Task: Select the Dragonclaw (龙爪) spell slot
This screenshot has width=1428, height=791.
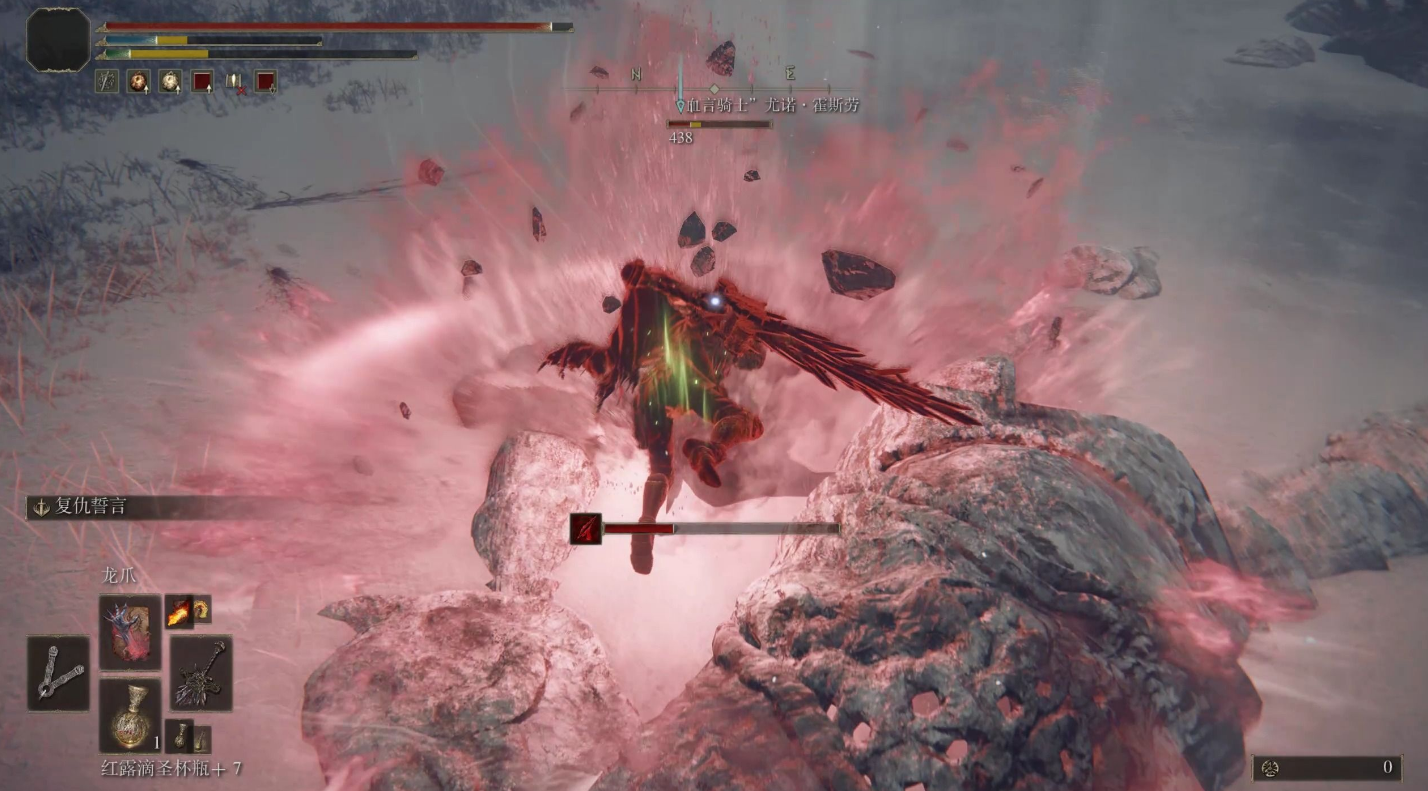Action: (x=130, y=631)
